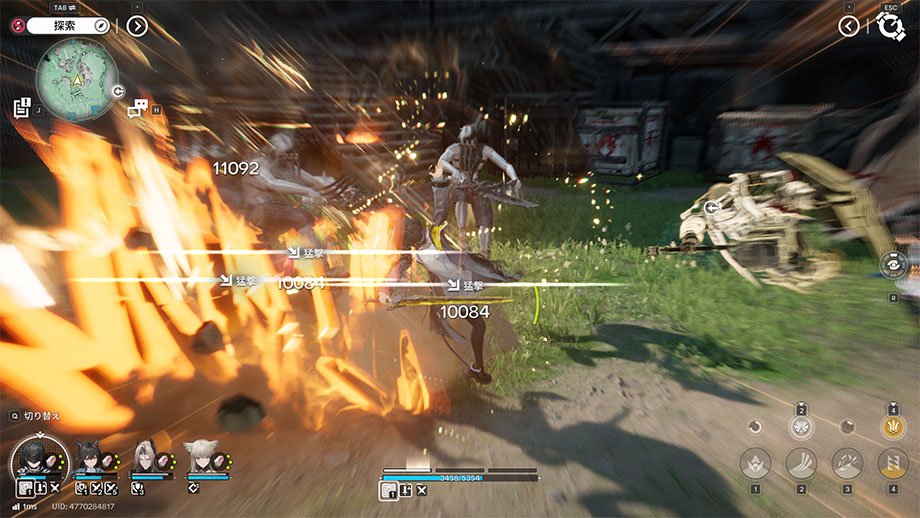Click the right-arrow circle beside 探索

coord(137,26)
